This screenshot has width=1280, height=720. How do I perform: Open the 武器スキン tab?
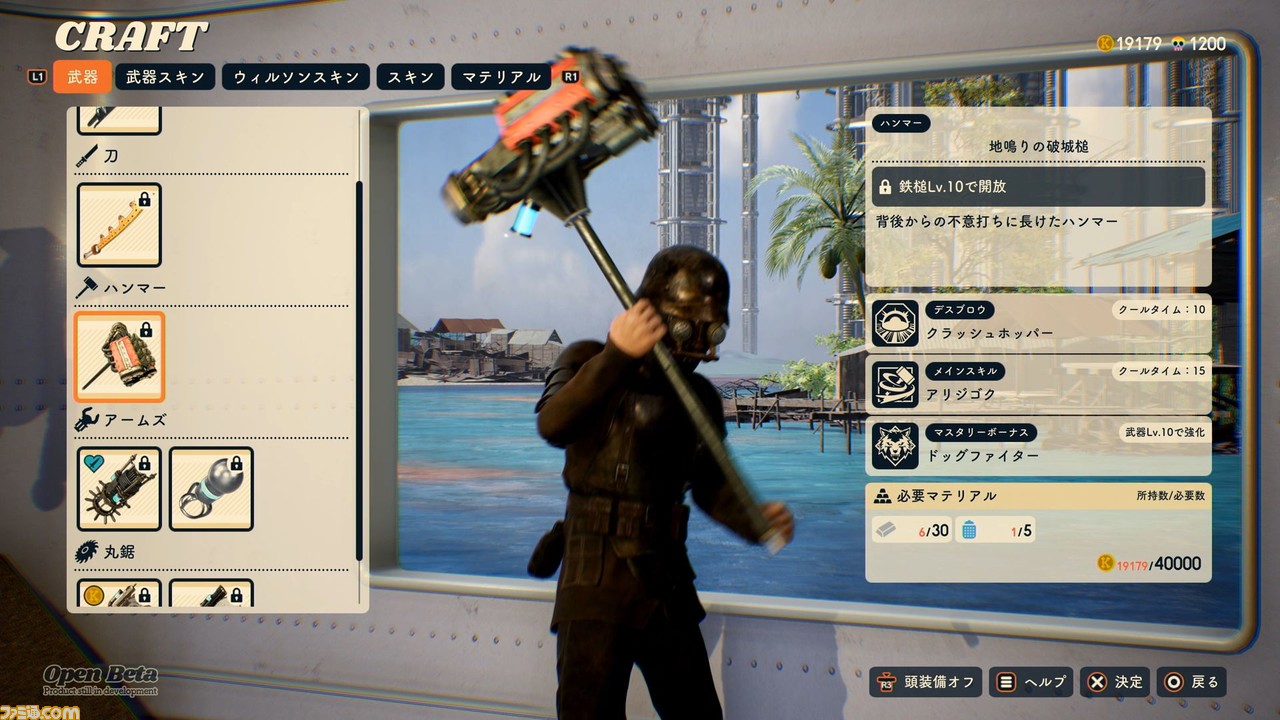pos(164,77)
